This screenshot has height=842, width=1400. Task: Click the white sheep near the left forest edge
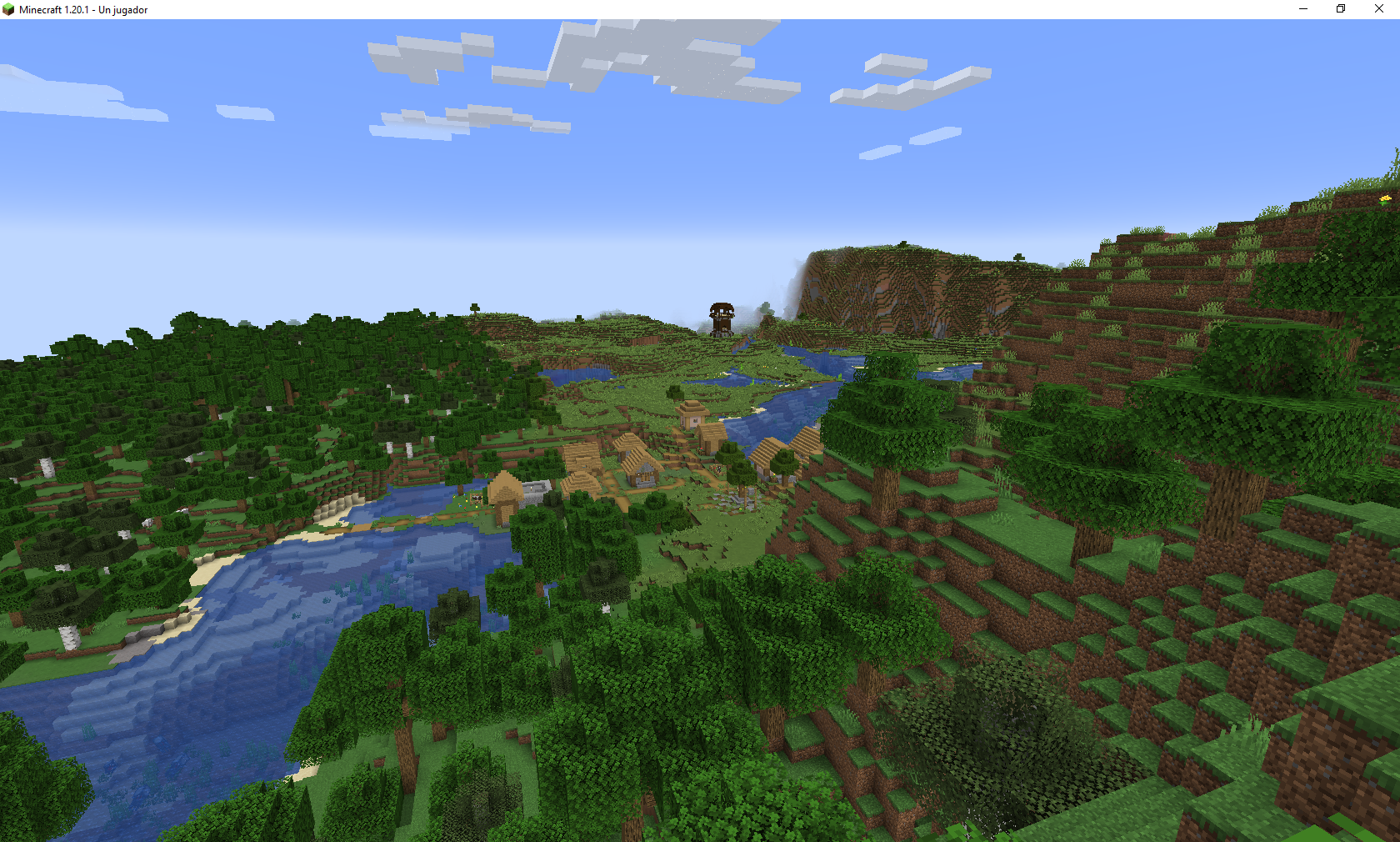point(147,523)
